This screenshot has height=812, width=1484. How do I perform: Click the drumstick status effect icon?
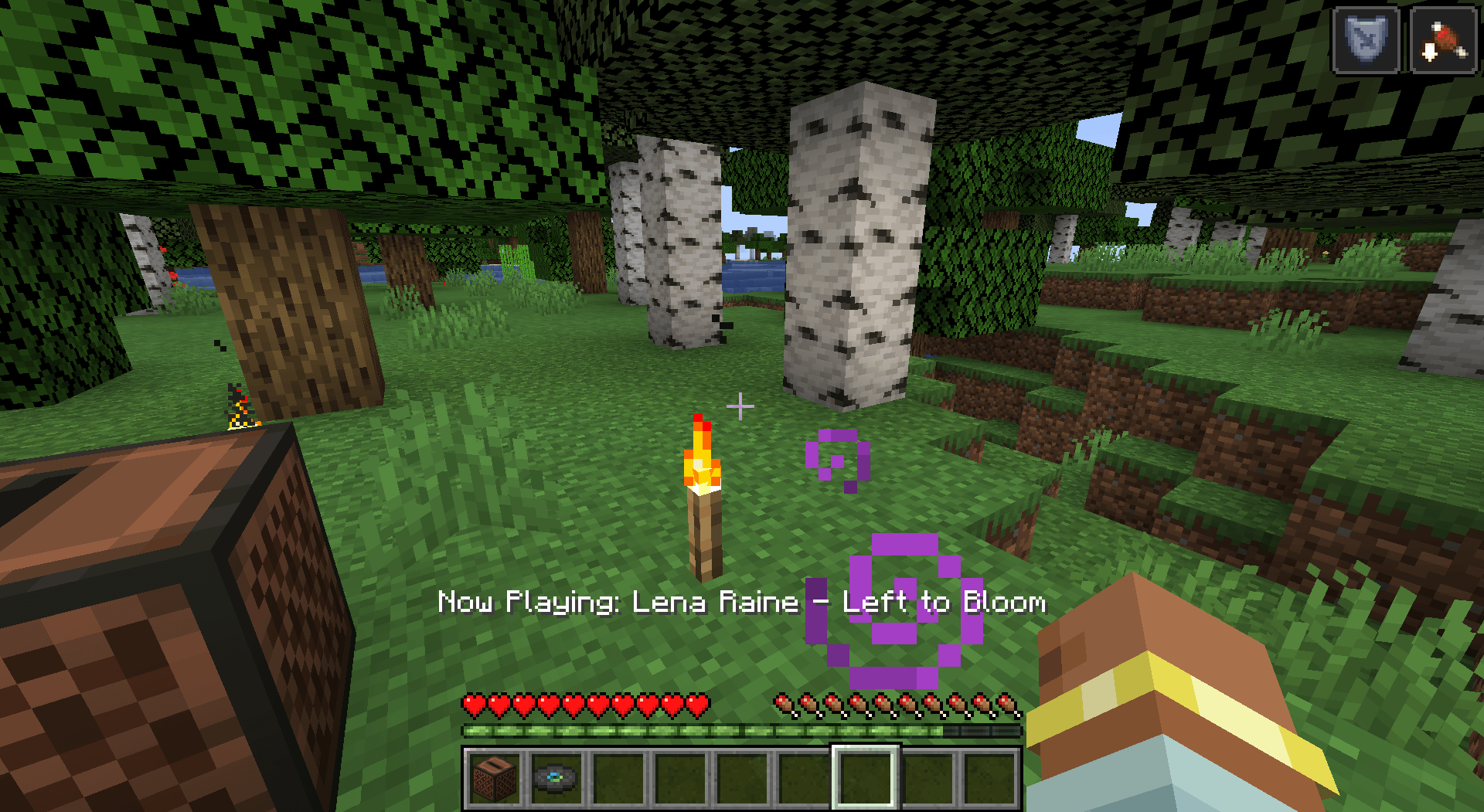(1443, 40)
